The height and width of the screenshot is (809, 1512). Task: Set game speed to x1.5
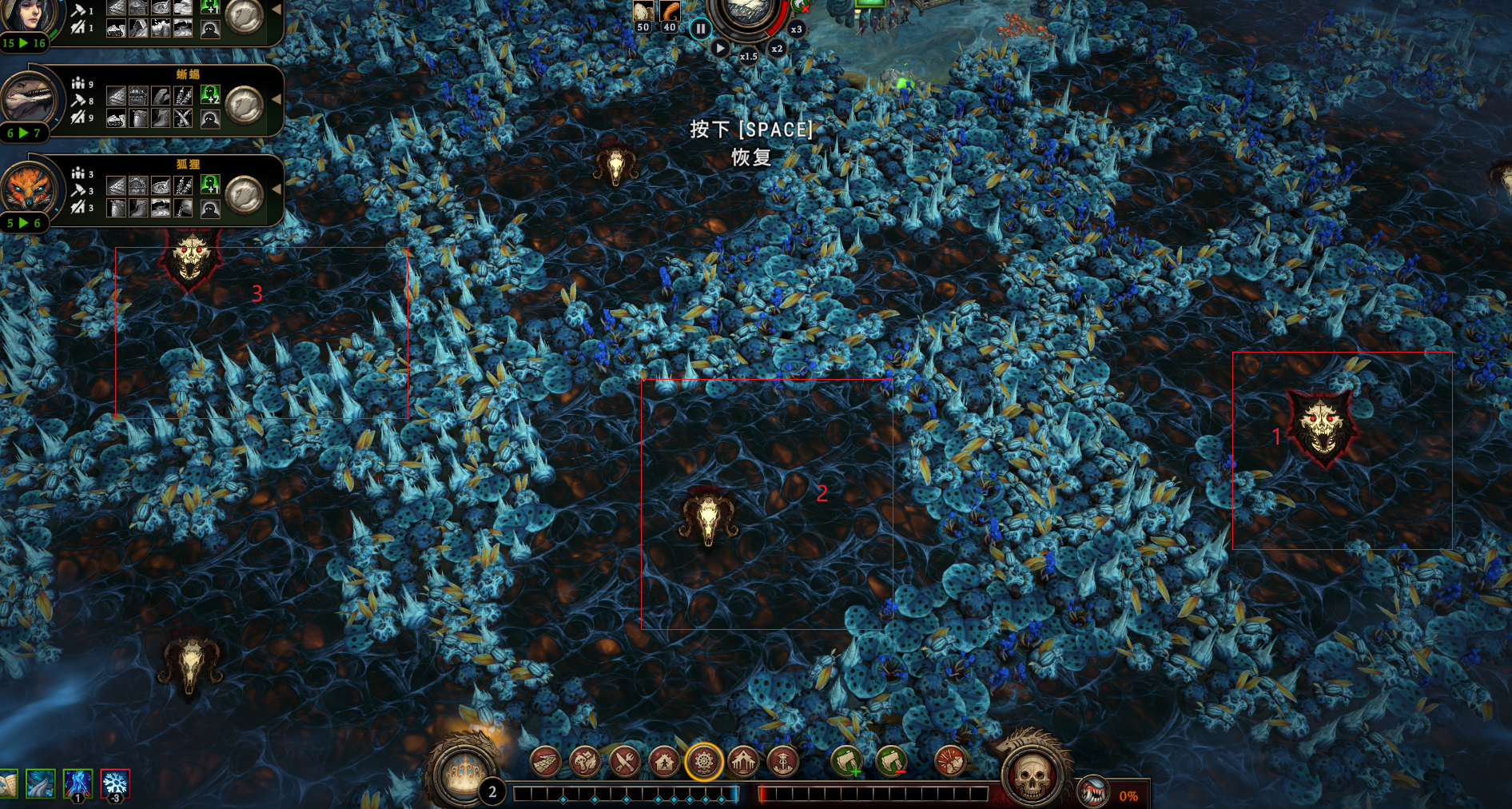[x=748, y=56]
